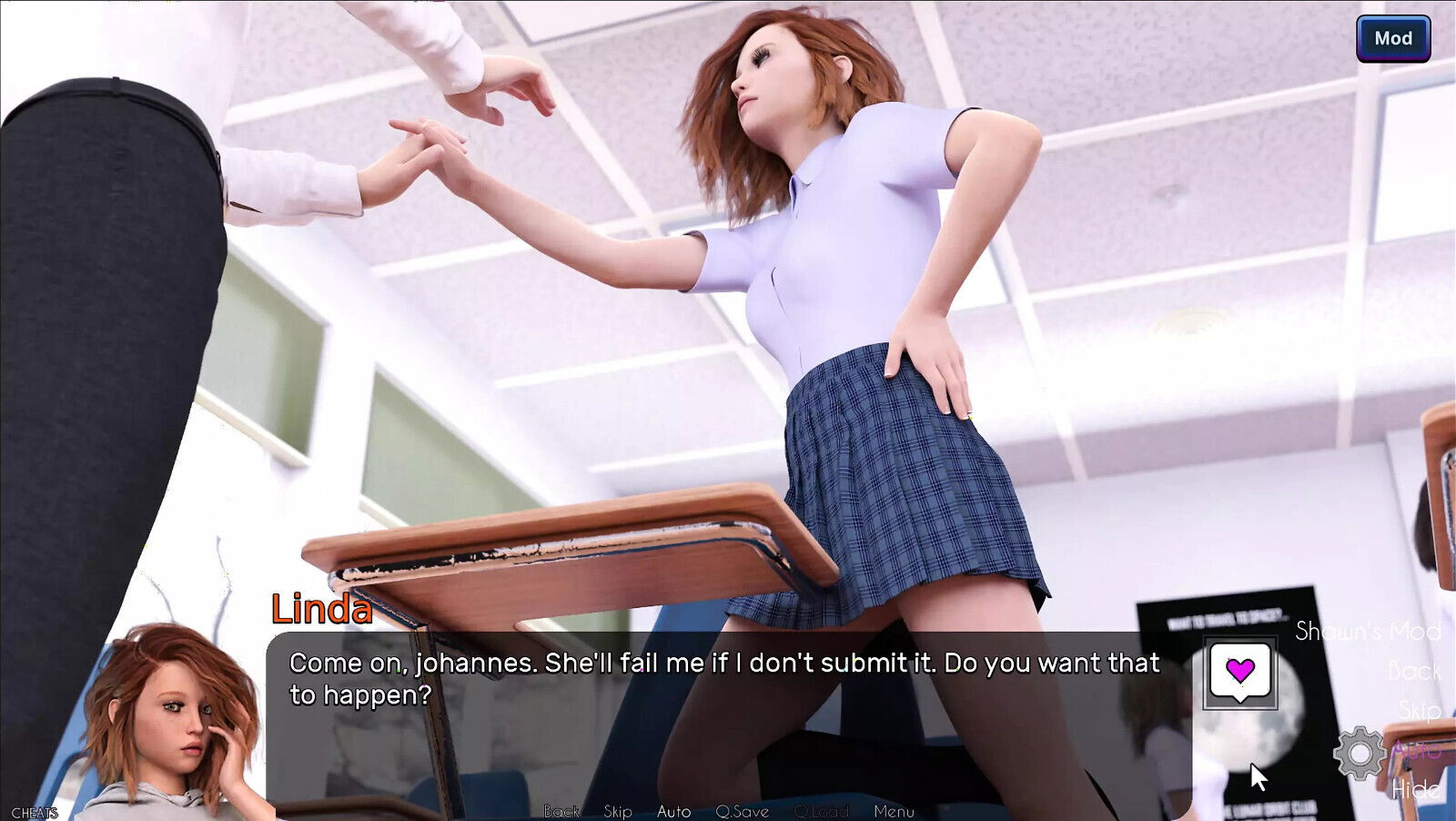Open the game Menu

[x=894, y=811]
